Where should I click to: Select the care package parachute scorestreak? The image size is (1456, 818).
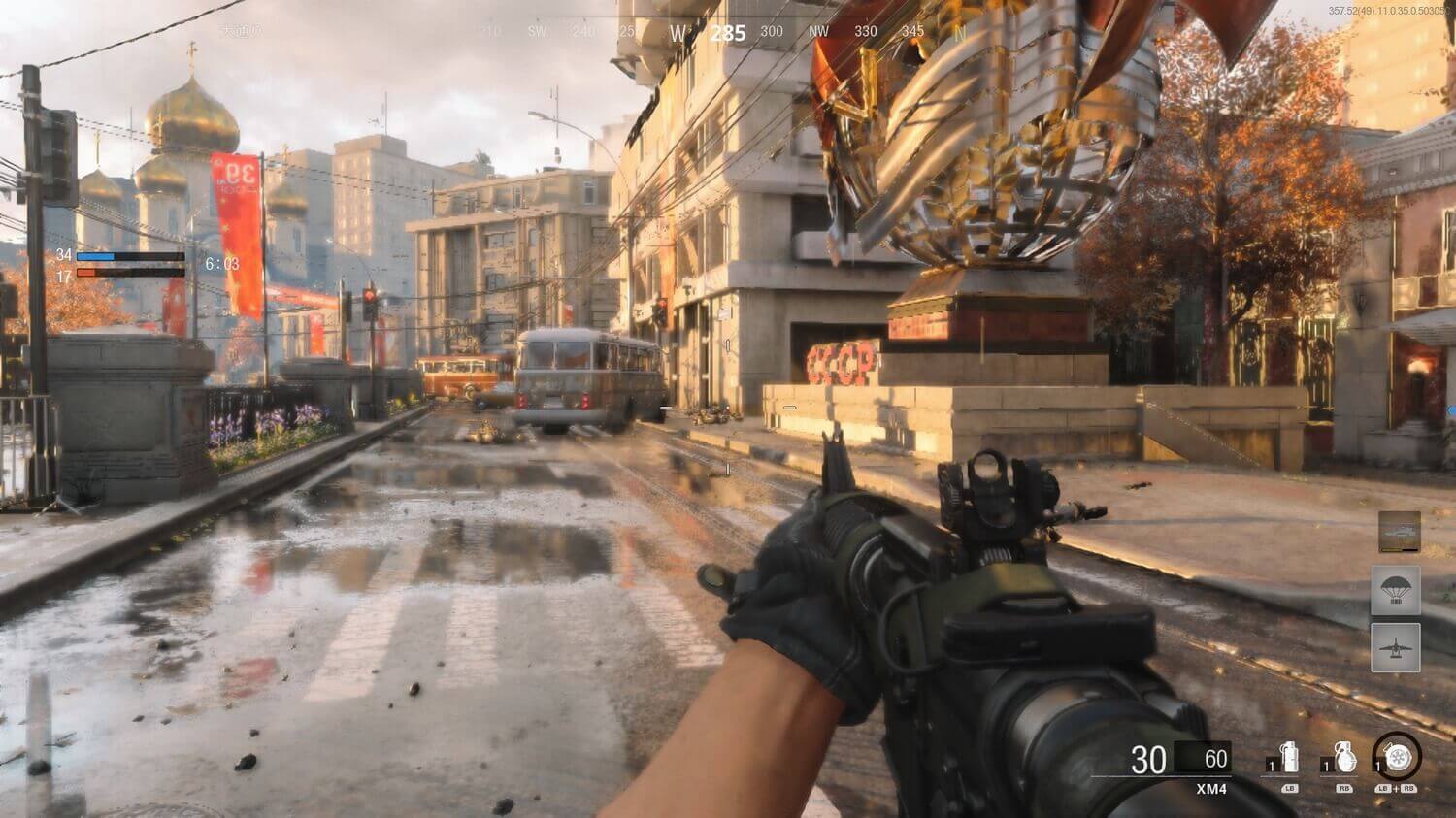pos(1396,590)
